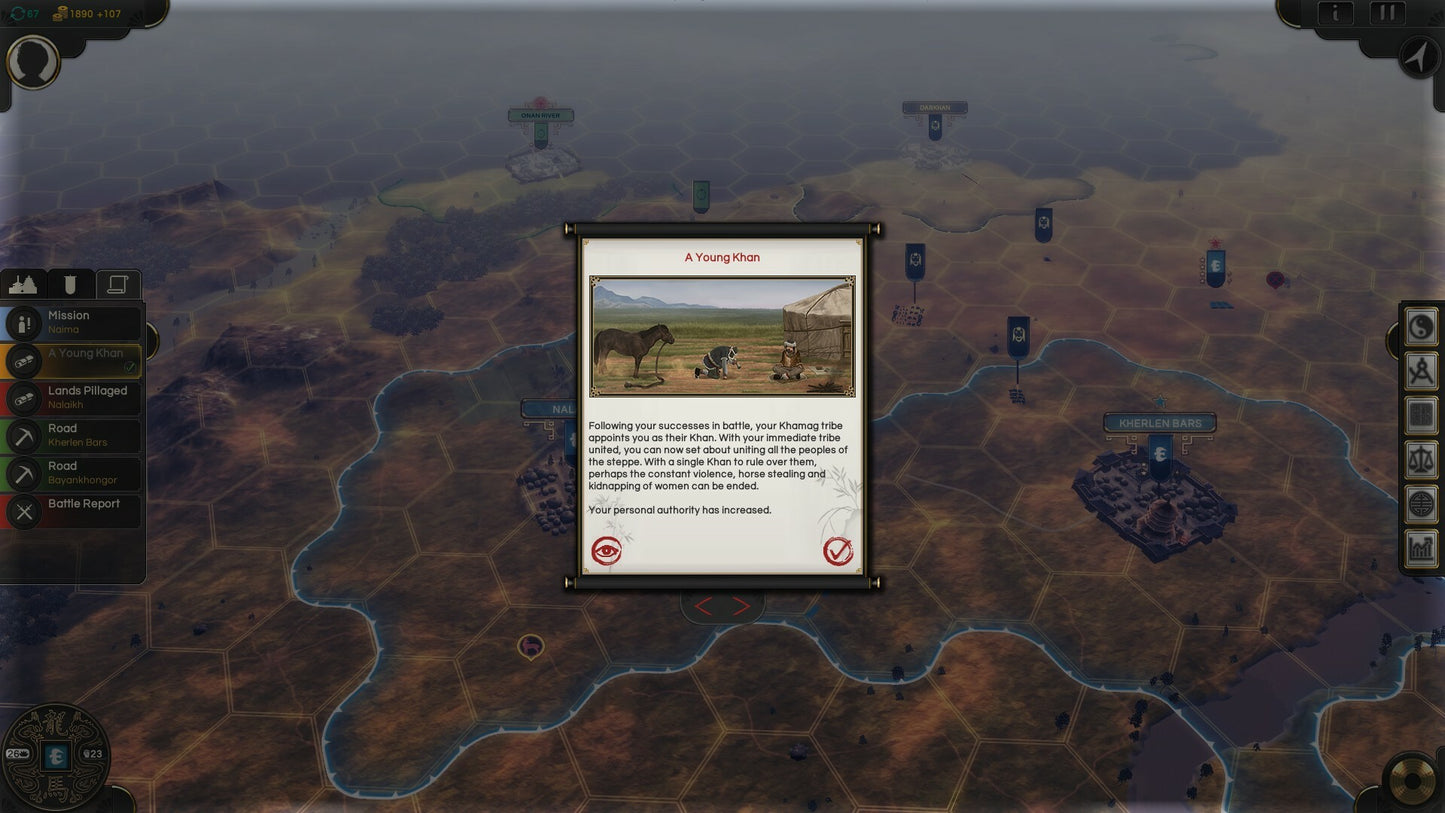
Task: View the statistics chart icon
Action: point(1420,546)
